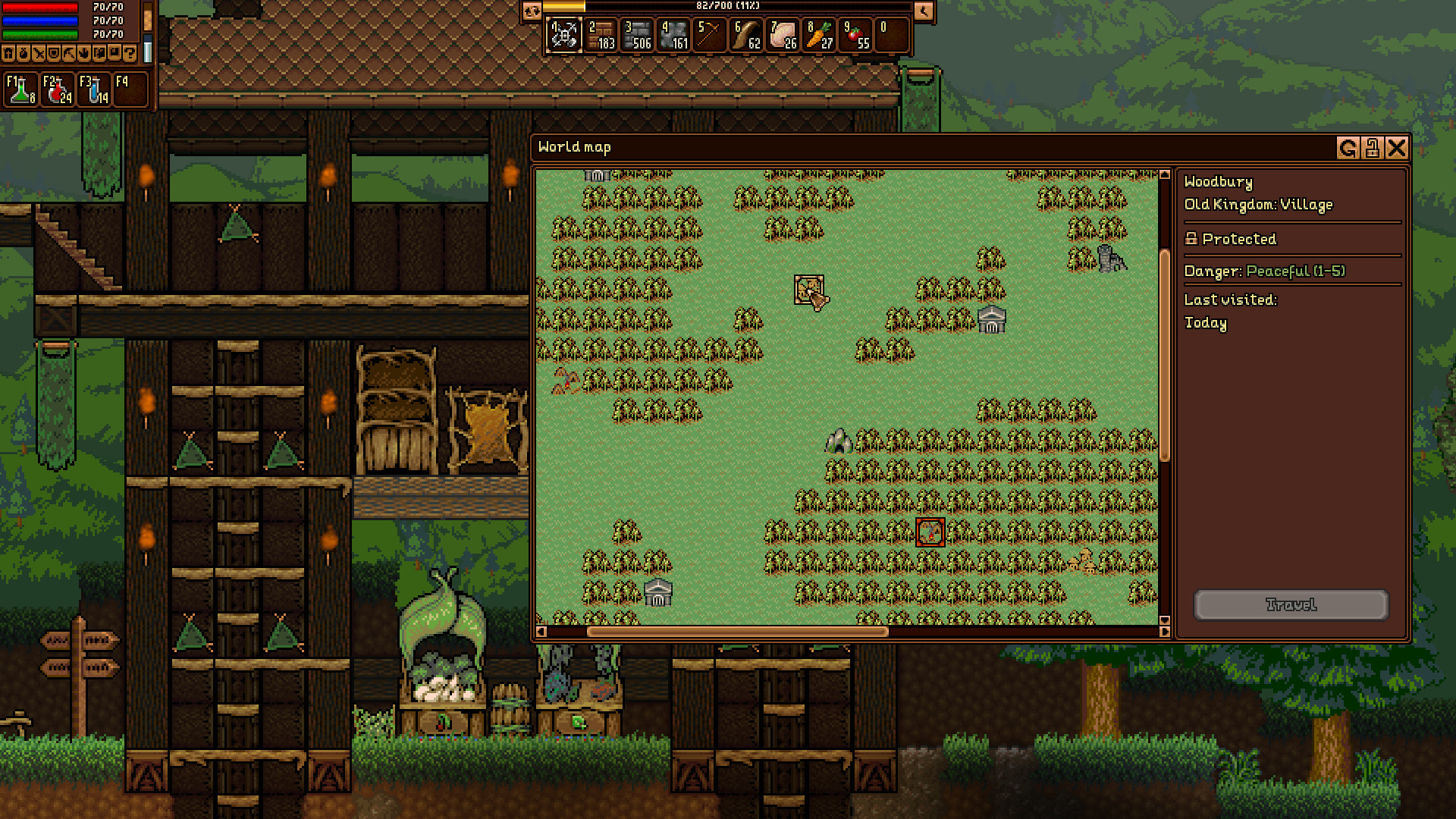This screenshot has width=1456, height=819.
Task: Open the question mark help button
Action: [x=129, y=54]
